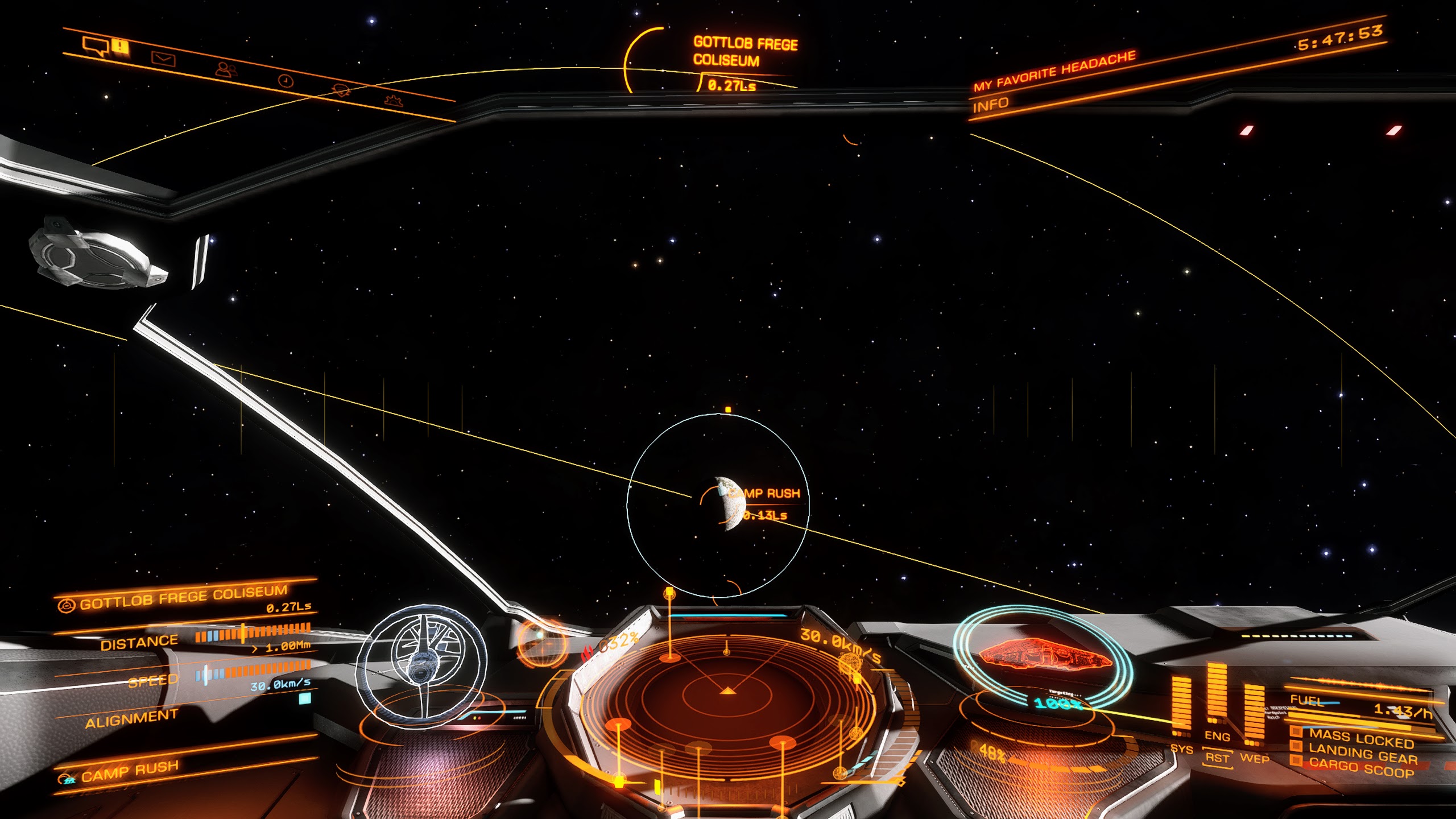The image size is (1456, 819).
Task: Open the comms settings gear icon
Action: tap(394, 101)
